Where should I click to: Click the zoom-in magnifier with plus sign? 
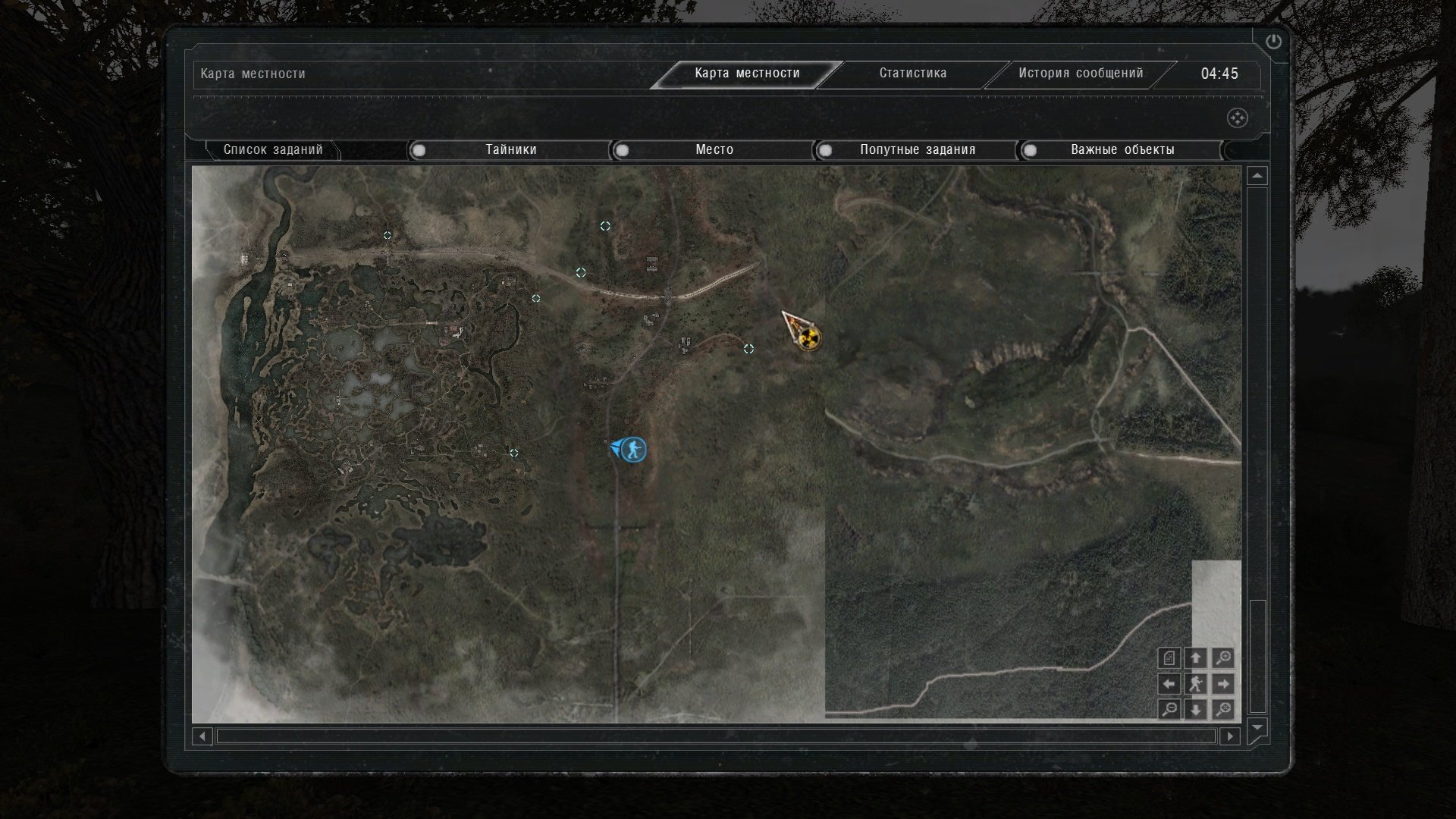click(1222, 658)
